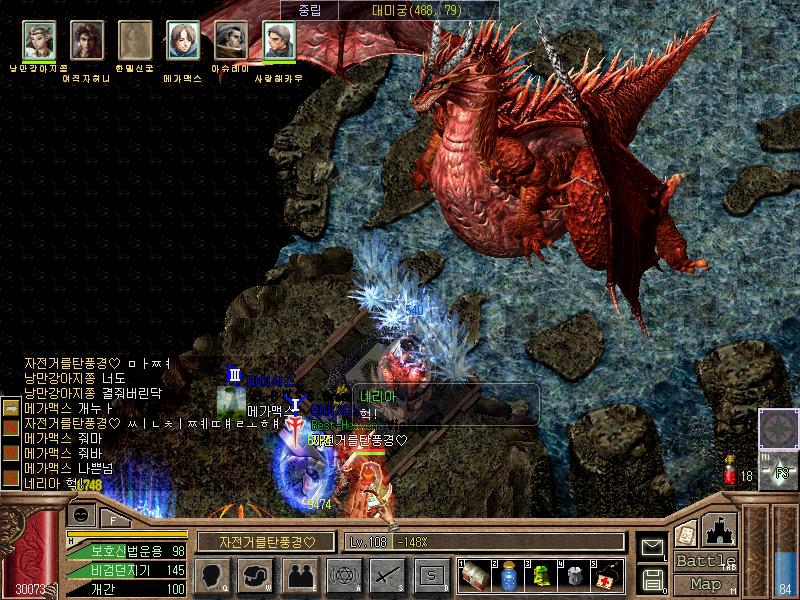Select the sword attack button
Screen dimensions: 800x600
coord(387,575)
